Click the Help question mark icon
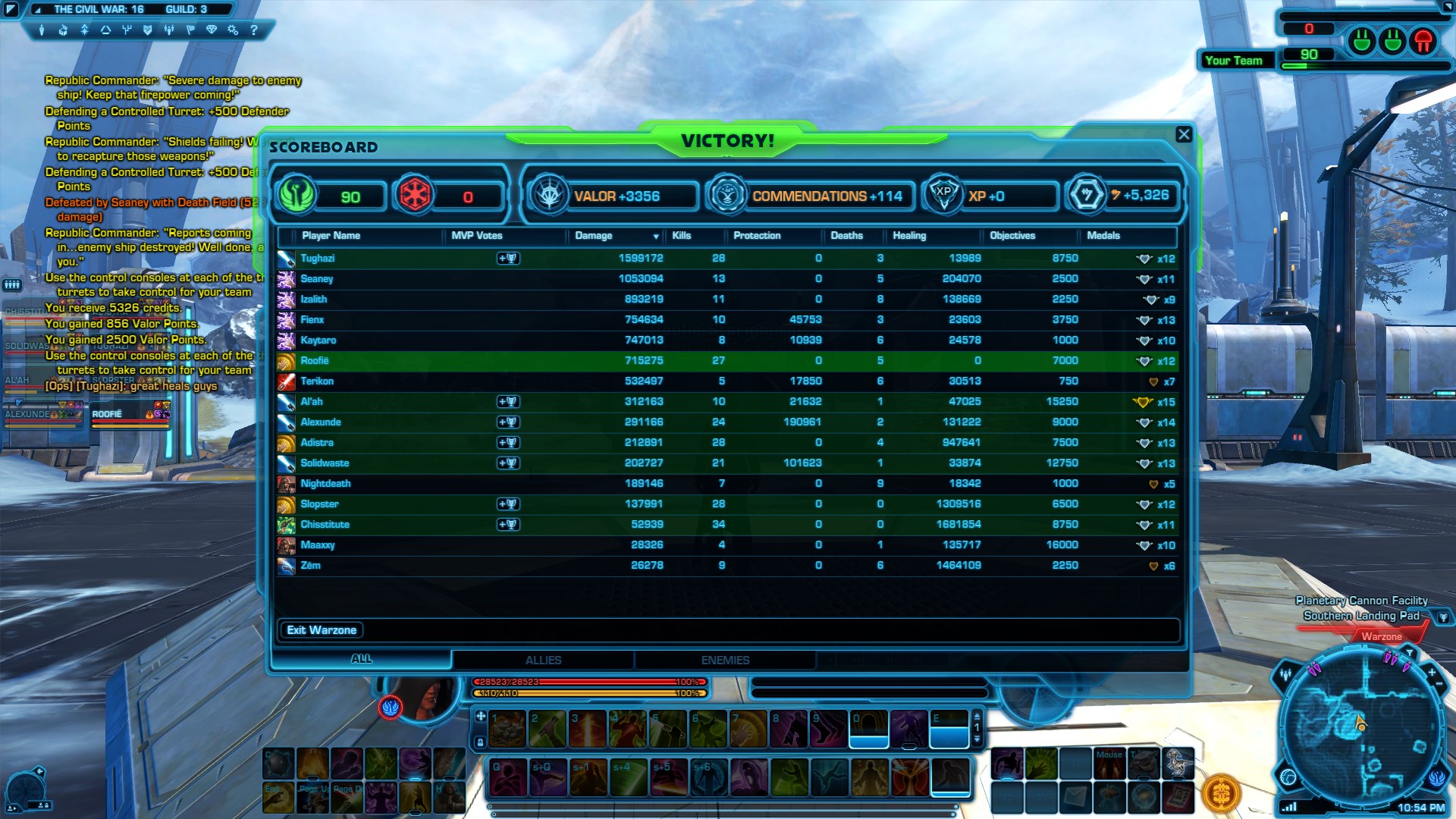 254,31
